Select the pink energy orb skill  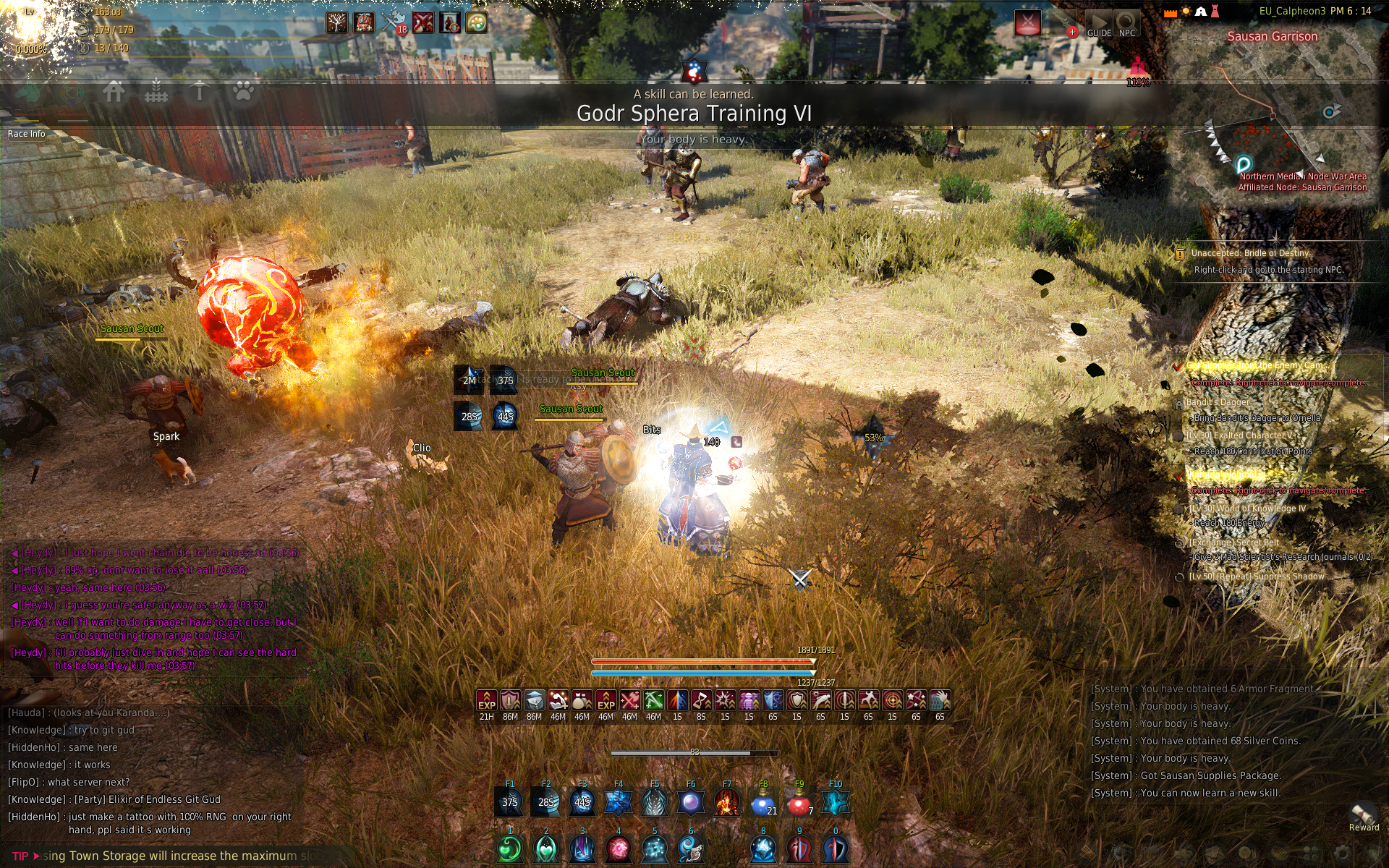pos(619,849)
